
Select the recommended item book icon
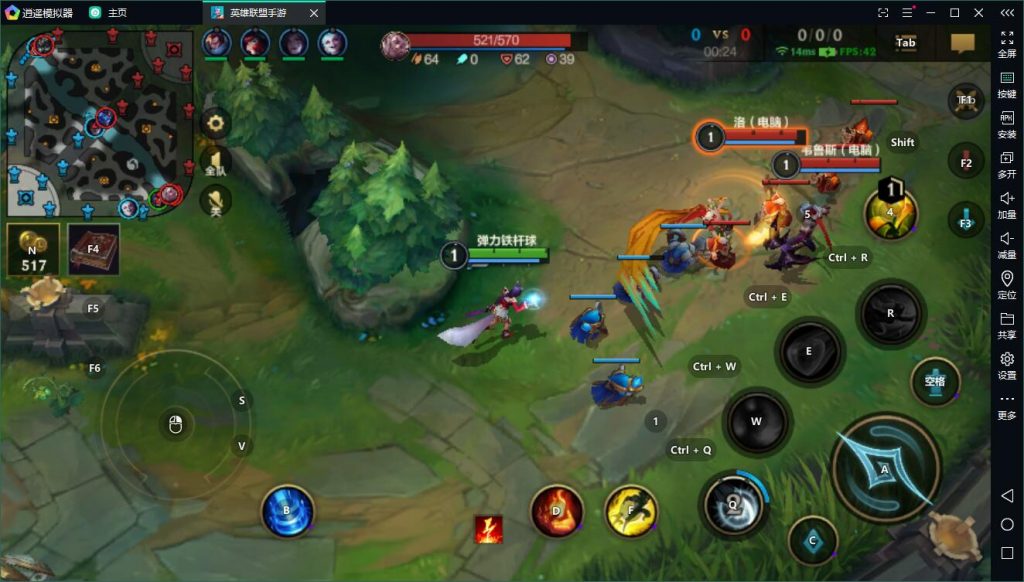tap(93, 249)
